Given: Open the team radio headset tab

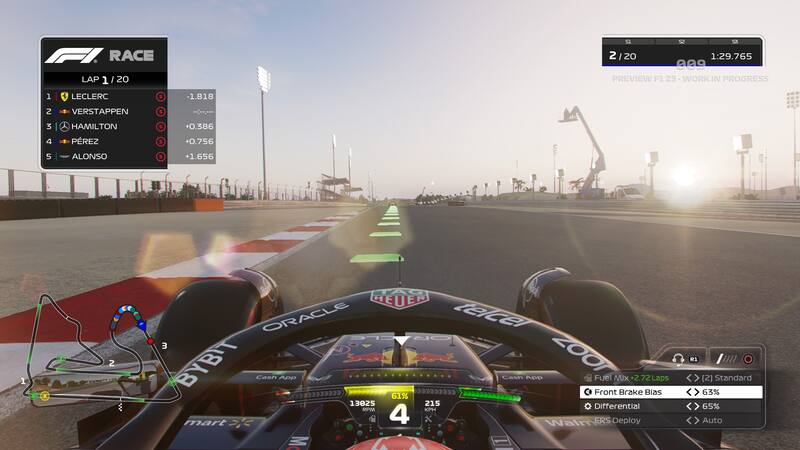Looking at the screenshot, I should pos(683,358).
